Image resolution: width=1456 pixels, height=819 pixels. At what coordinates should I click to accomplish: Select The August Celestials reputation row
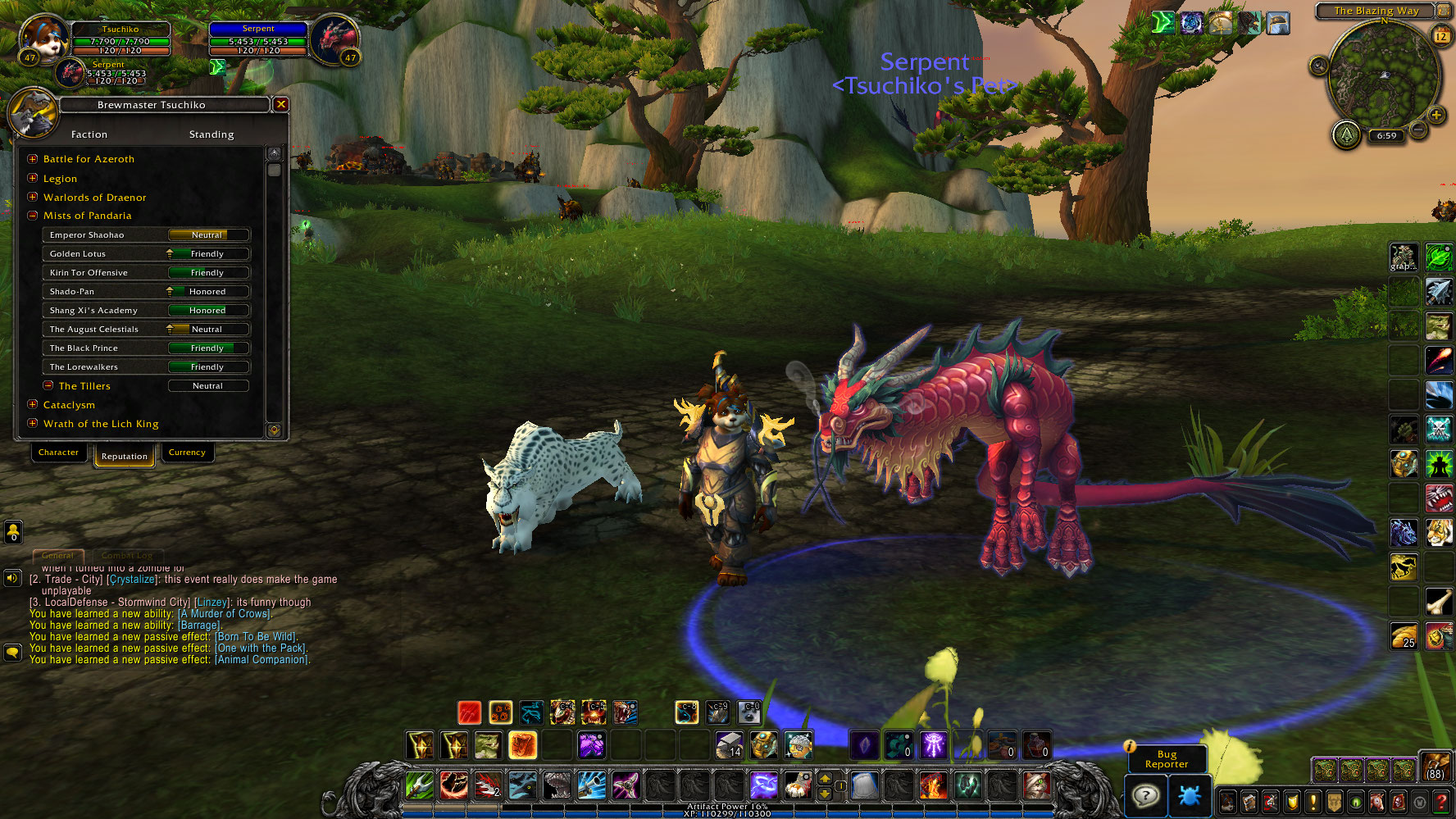146,330
